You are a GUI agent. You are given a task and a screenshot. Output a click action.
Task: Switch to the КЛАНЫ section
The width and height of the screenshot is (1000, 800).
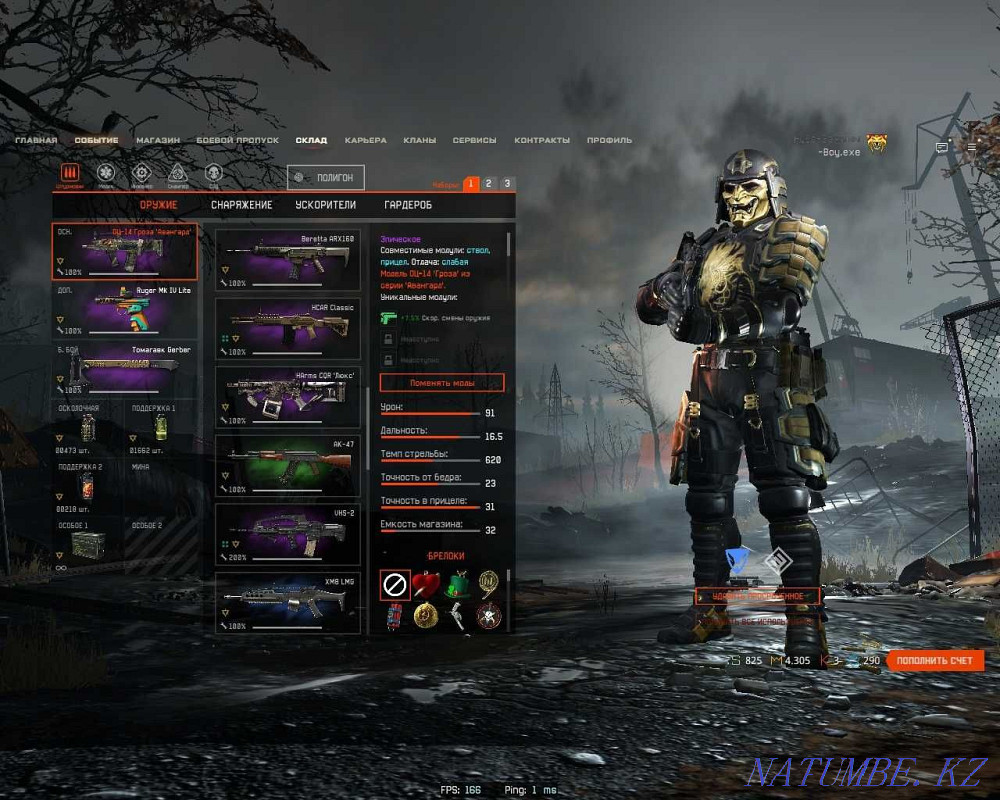point(419,140)
